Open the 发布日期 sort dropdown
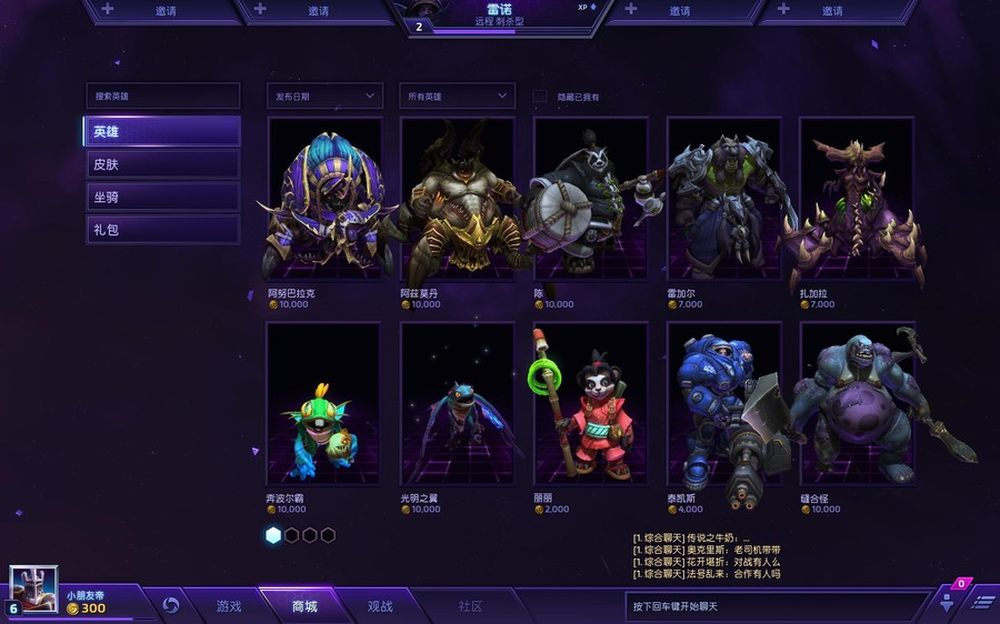Screen dimensions: 1000x624 [325, 96]
